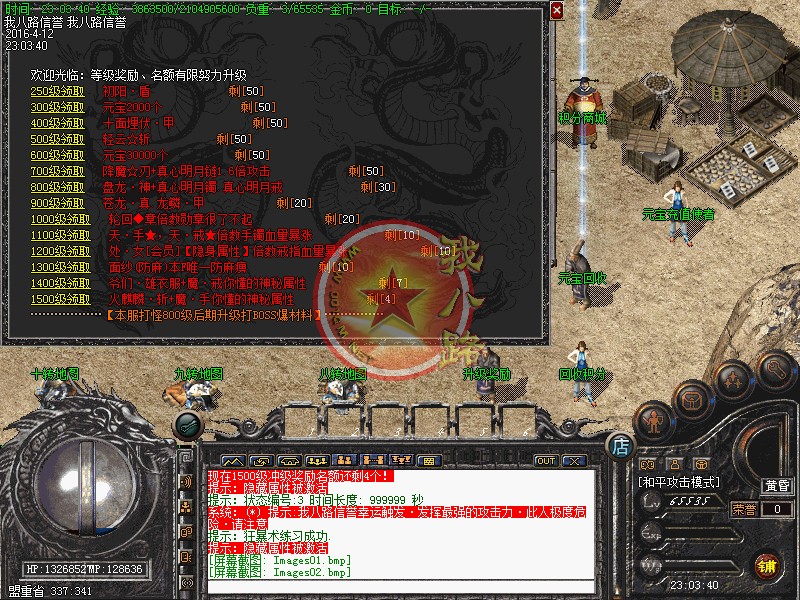
Task: Claim the 1200级领取 level reward
Action: point(58,252)
